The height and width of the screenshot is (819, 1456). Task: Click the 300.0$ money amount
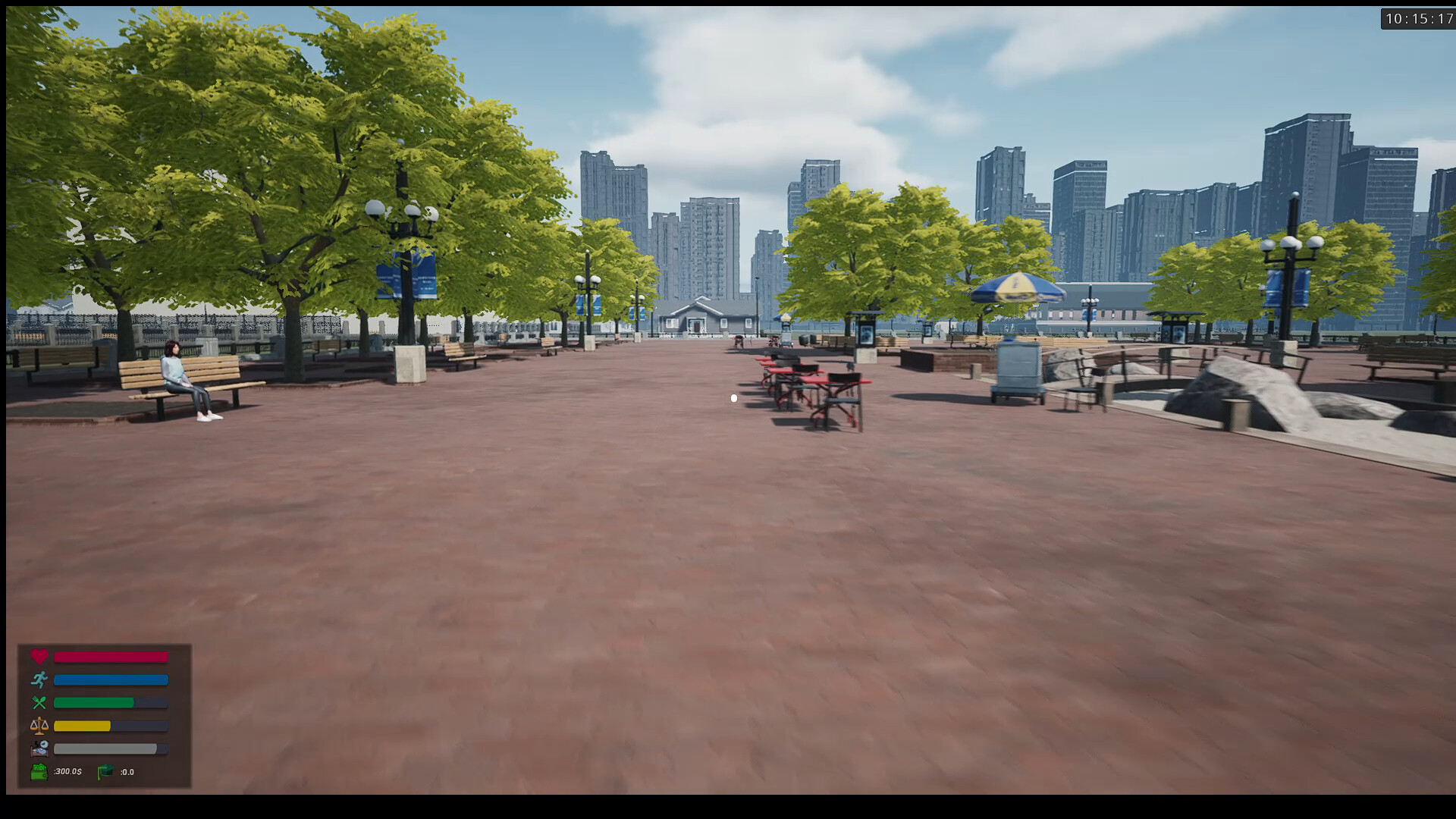(68, 771)
